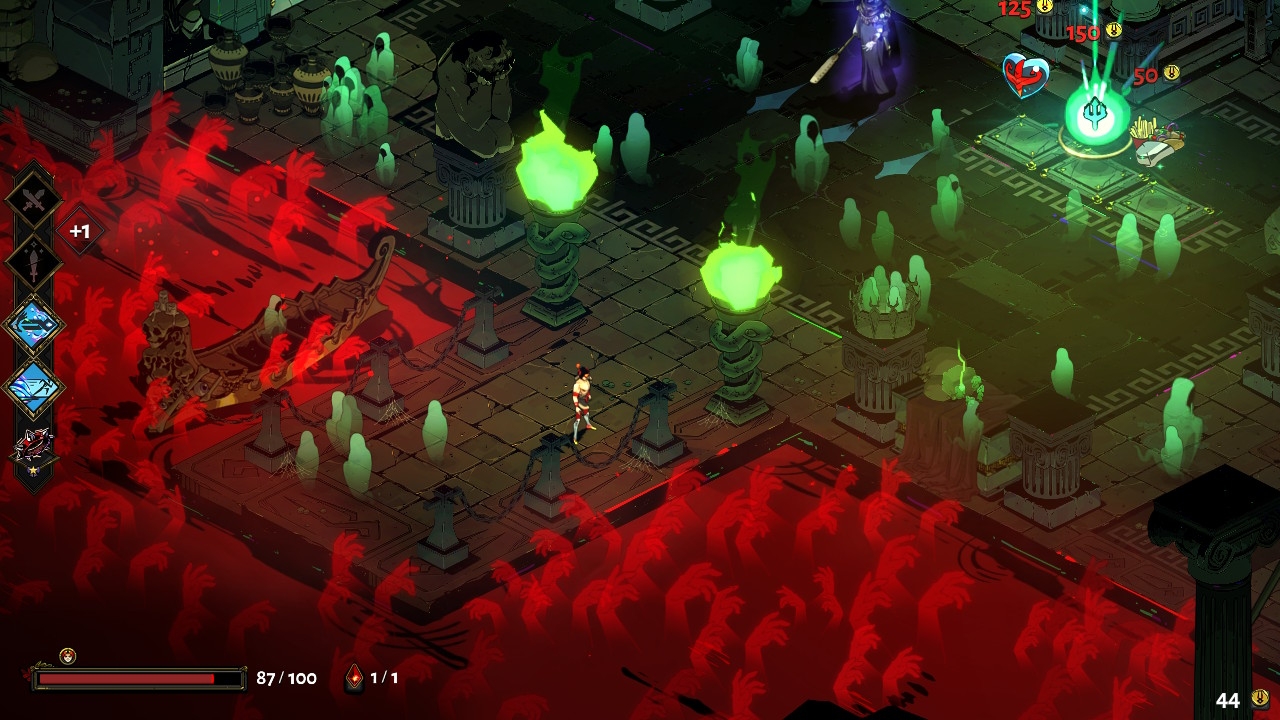
Task: Select the single dagger special slot
Action: pyautogui.click(x=34, y=262)
